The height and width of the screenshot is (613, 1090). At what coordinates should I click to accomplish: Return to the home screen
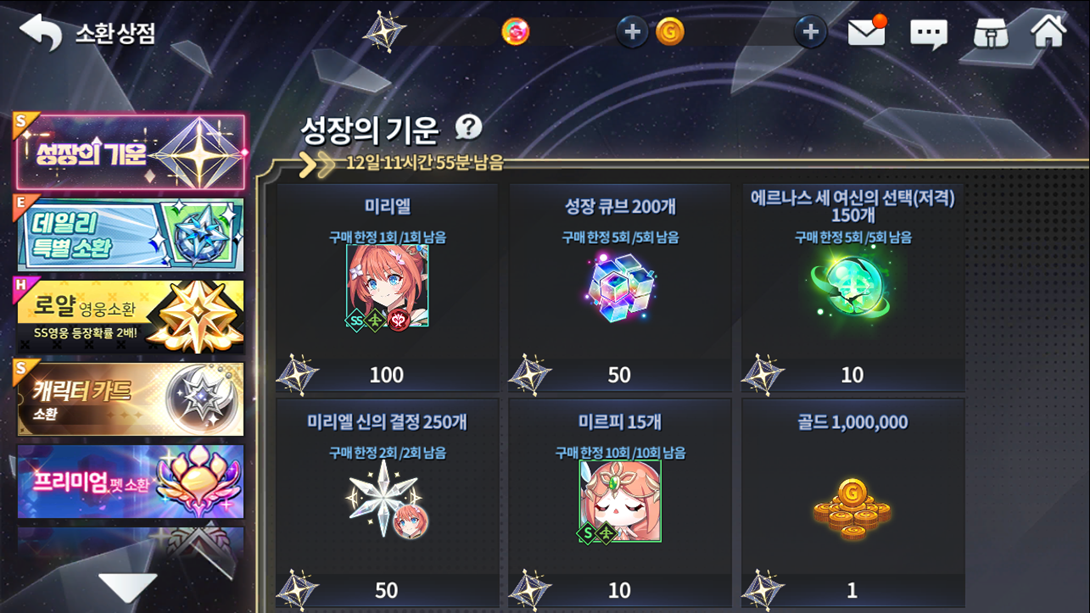1049,30
